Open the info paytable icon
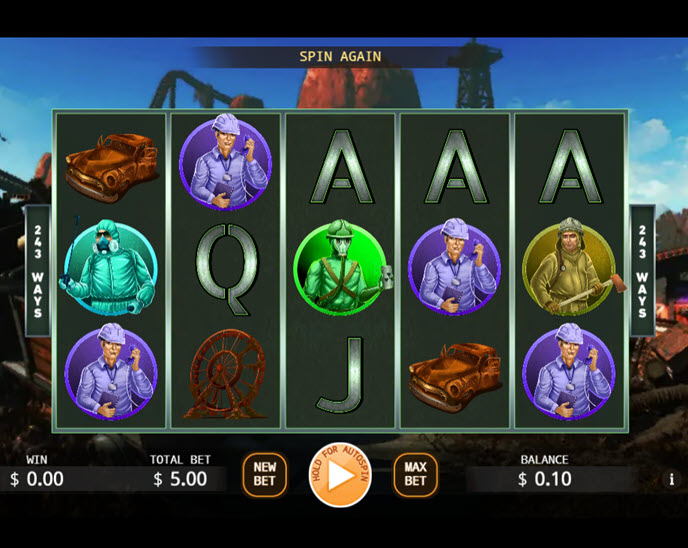This screenshot has height=548, width=688. coord(671,480)
